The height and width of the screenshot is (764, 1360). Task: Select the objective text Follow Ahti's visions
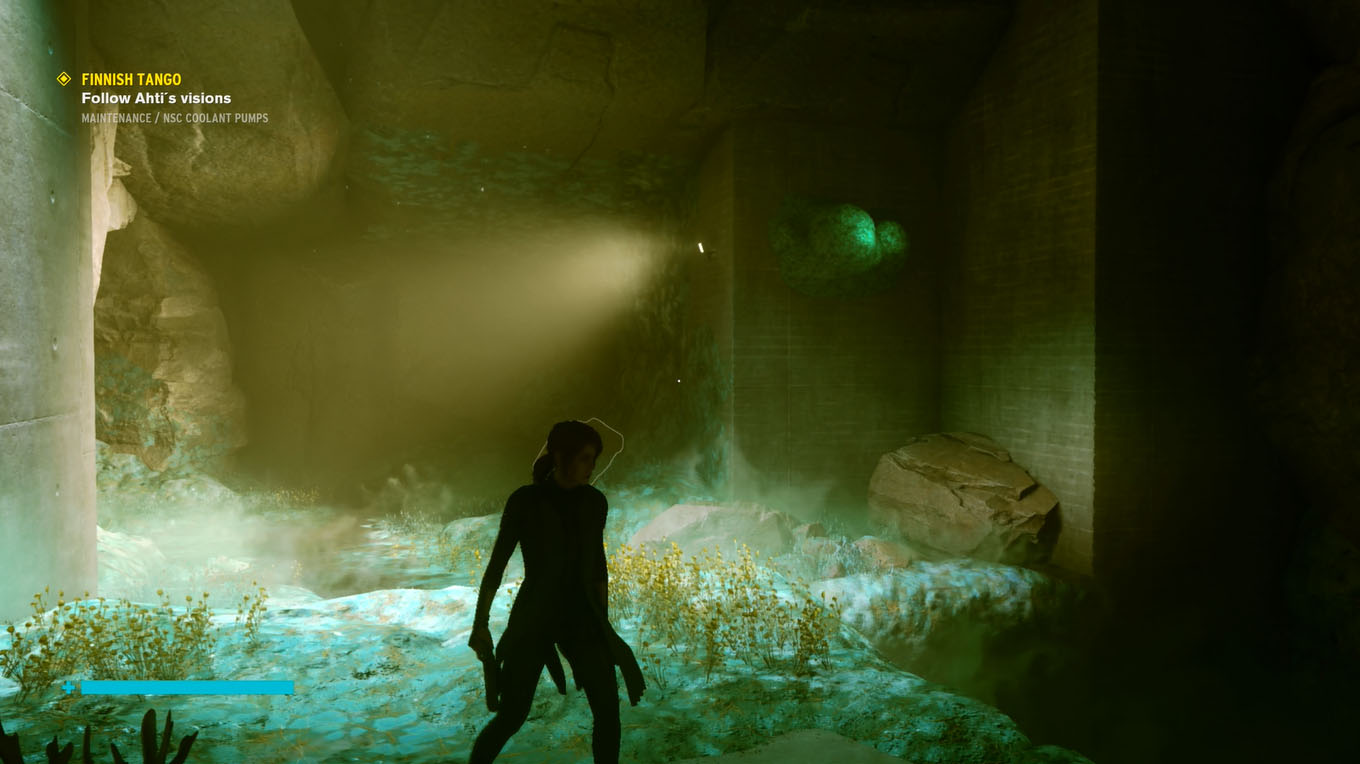(155, 98)
